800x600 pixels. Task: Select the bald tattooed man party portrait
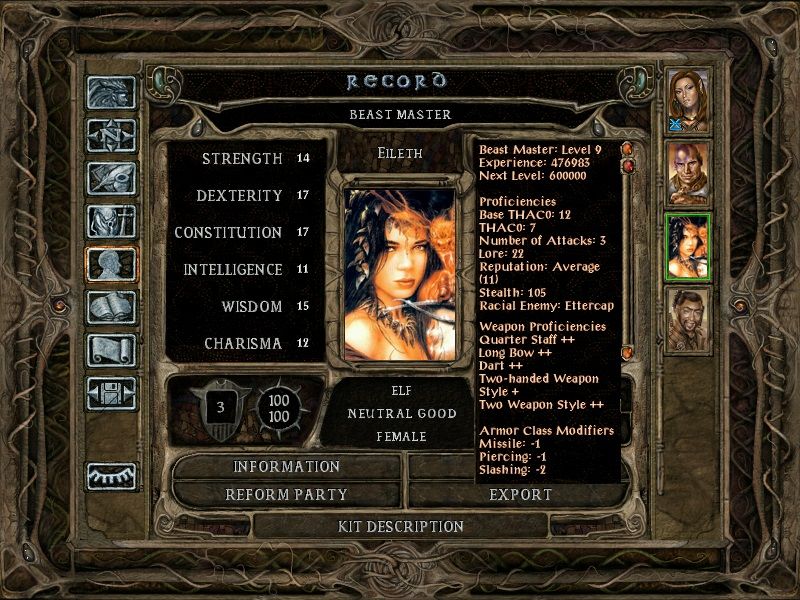coord(688,173)
